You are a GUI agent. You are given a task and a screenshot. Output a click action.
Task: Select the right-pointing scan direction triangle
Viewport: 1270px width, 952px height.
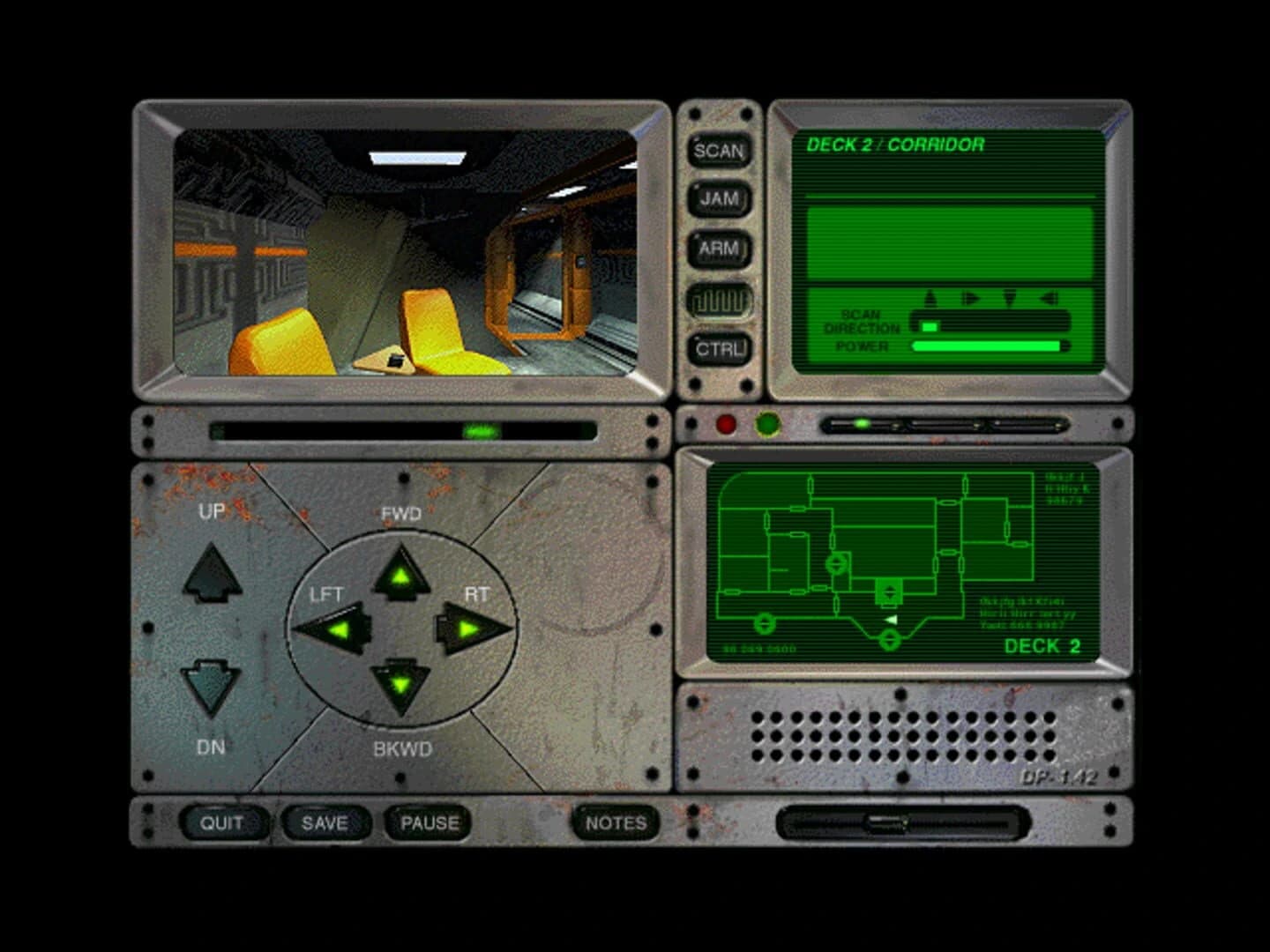tap(970, 297)
